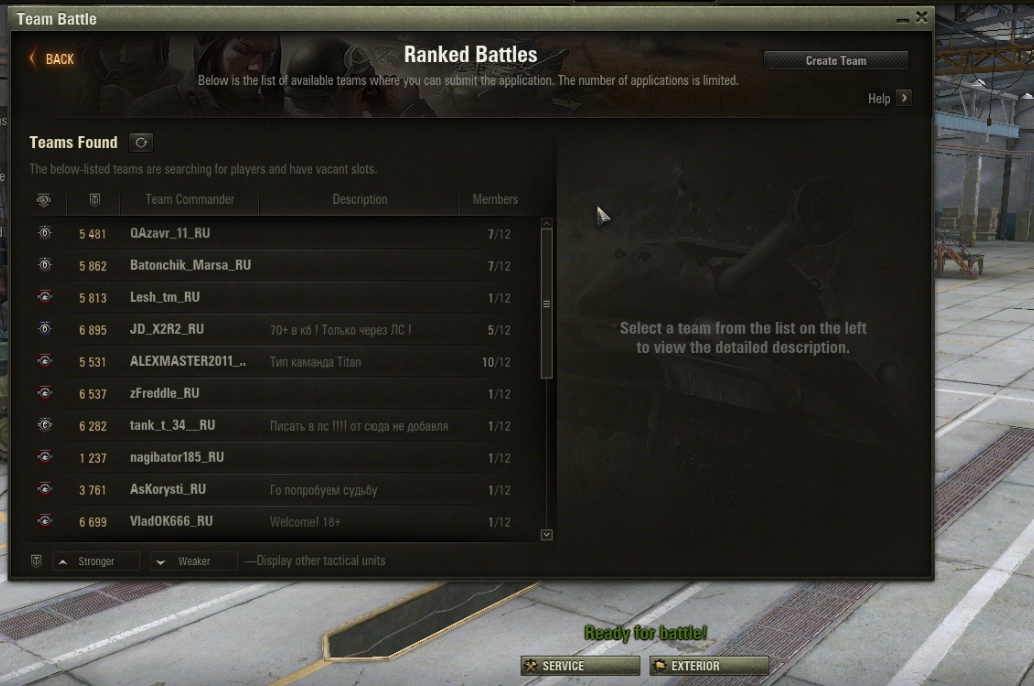The width and height of the screenshot is (1034, 686).
Task: Close the Team Battle window
Action: [x=921, y=17]
